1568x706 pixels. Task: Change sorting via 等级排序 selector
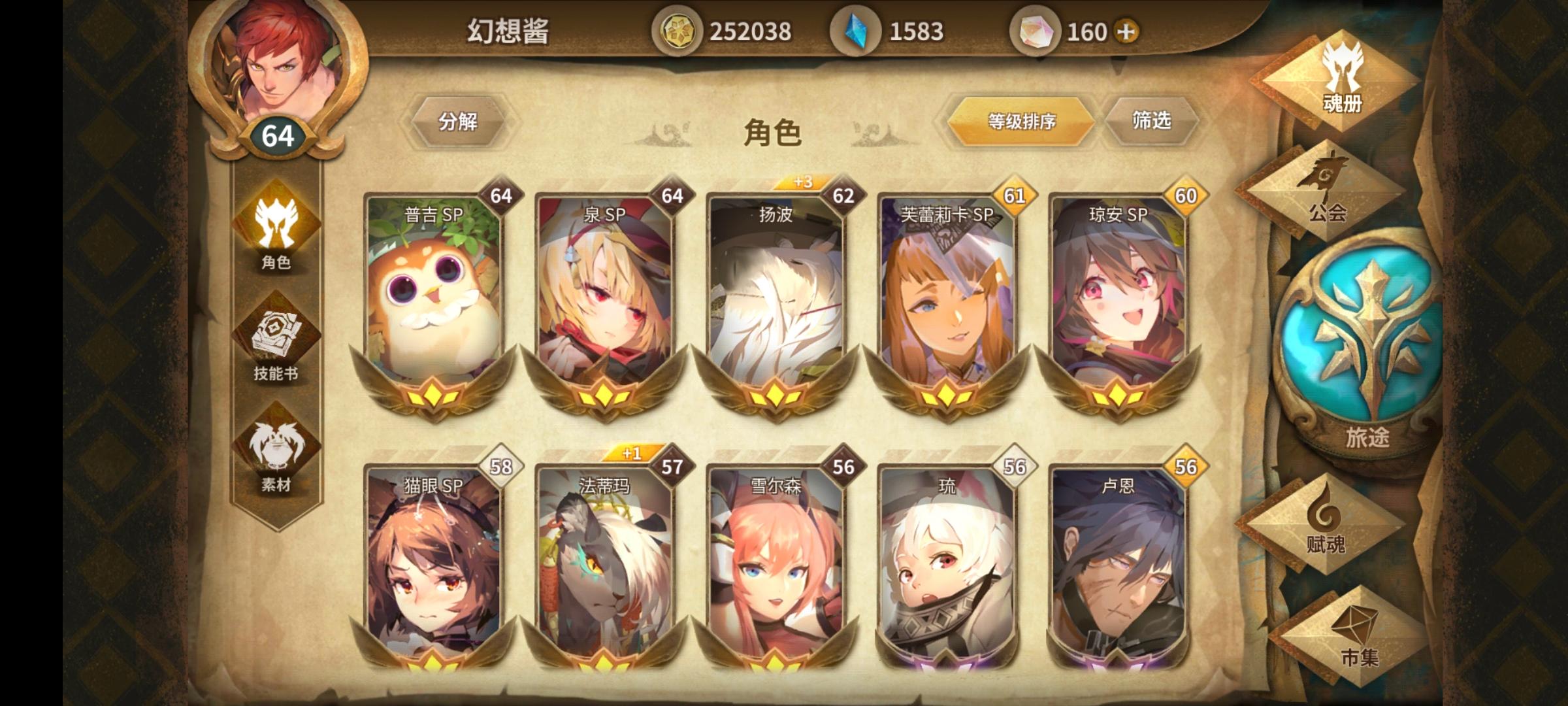click(x=1021, y=120)
